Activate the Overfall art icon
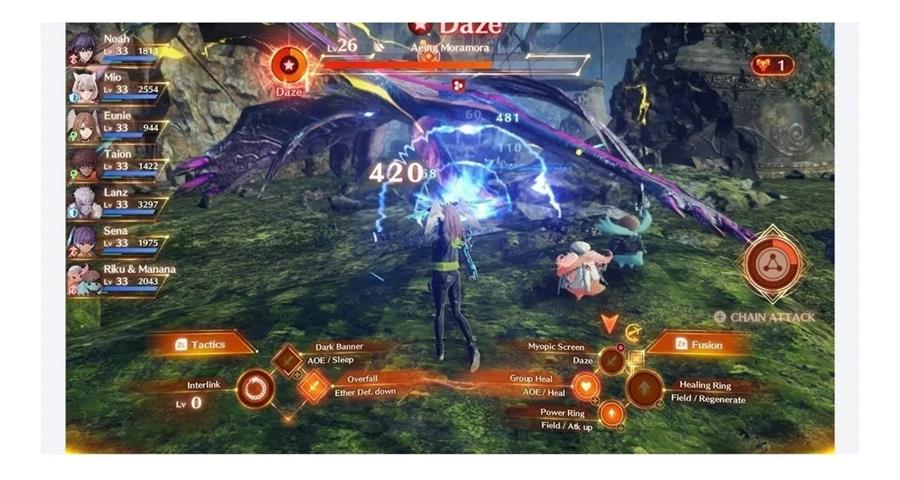 click(314, 386)
